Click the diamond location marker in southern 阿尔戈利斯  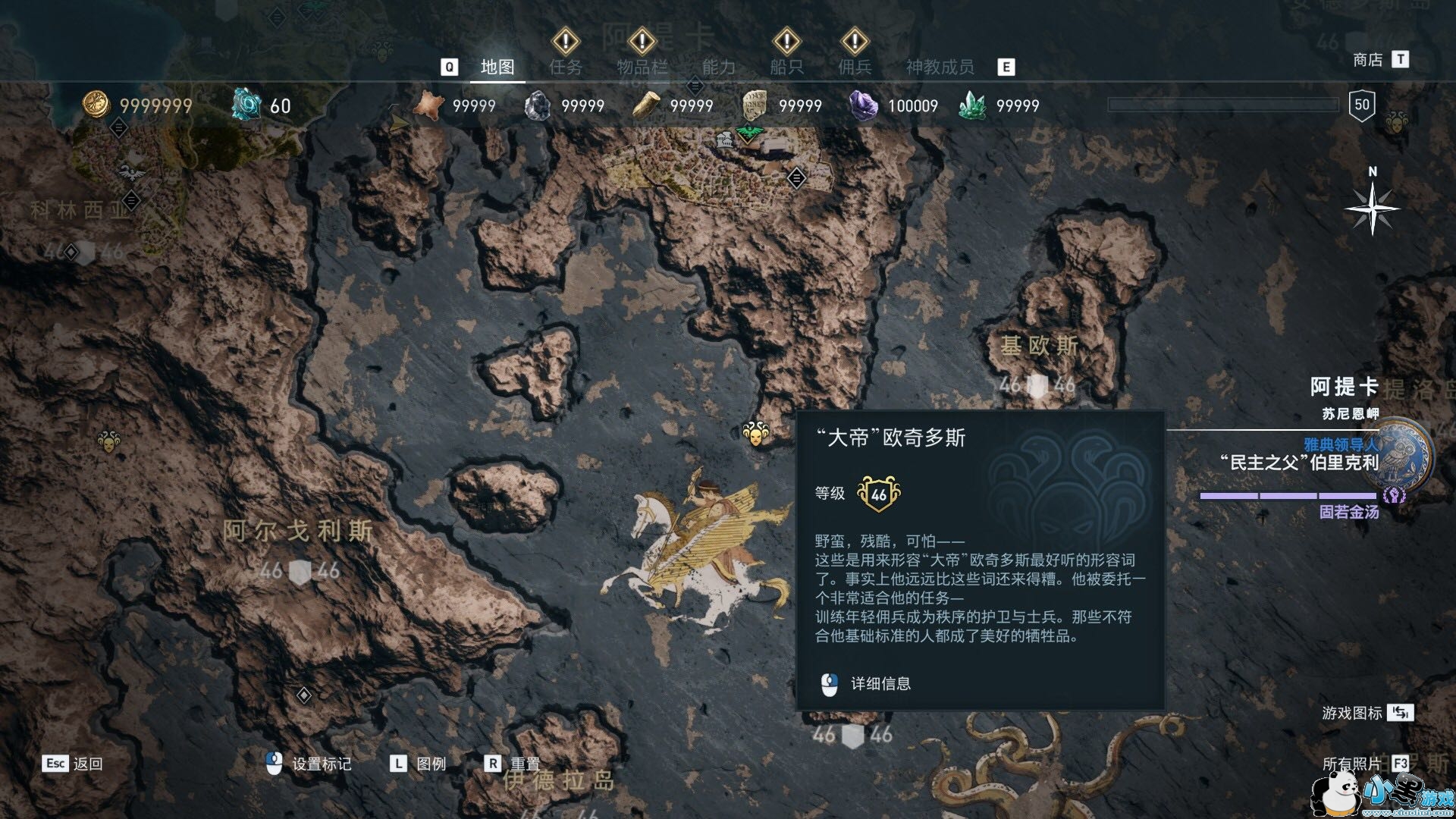pos(303,695)
